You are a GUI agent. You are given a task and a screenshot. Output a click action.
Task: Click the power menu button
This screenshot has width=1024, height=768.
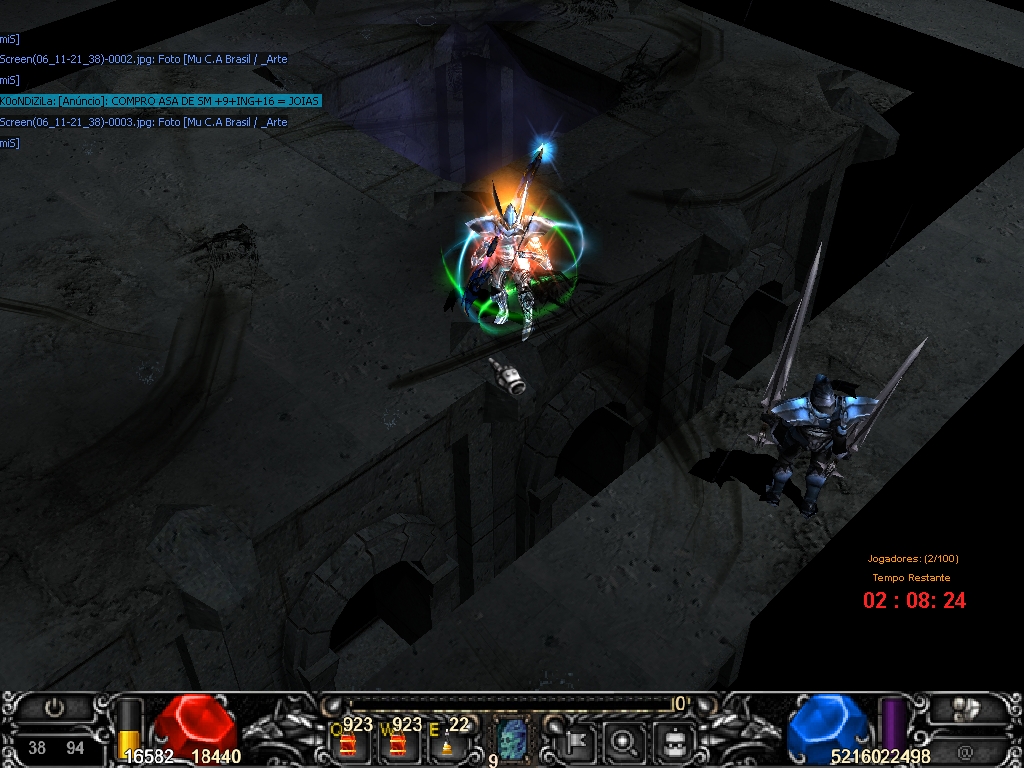pos(54,708)
